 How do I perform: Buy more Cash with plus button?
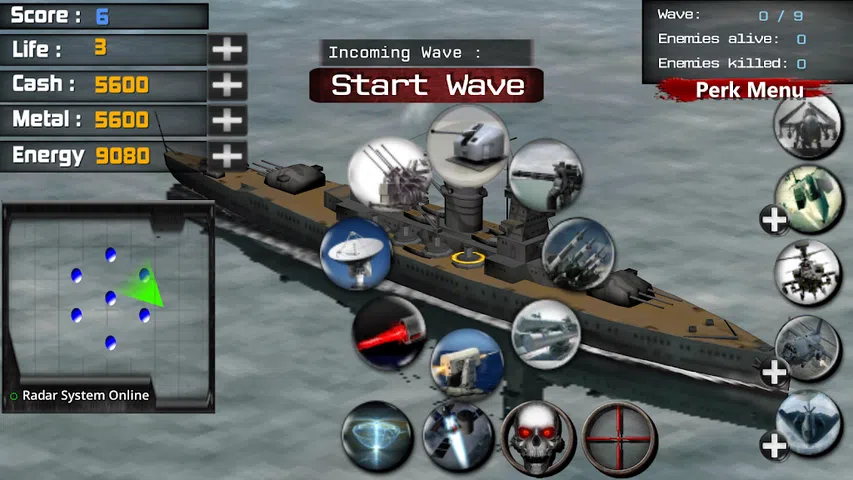(228, 85)
